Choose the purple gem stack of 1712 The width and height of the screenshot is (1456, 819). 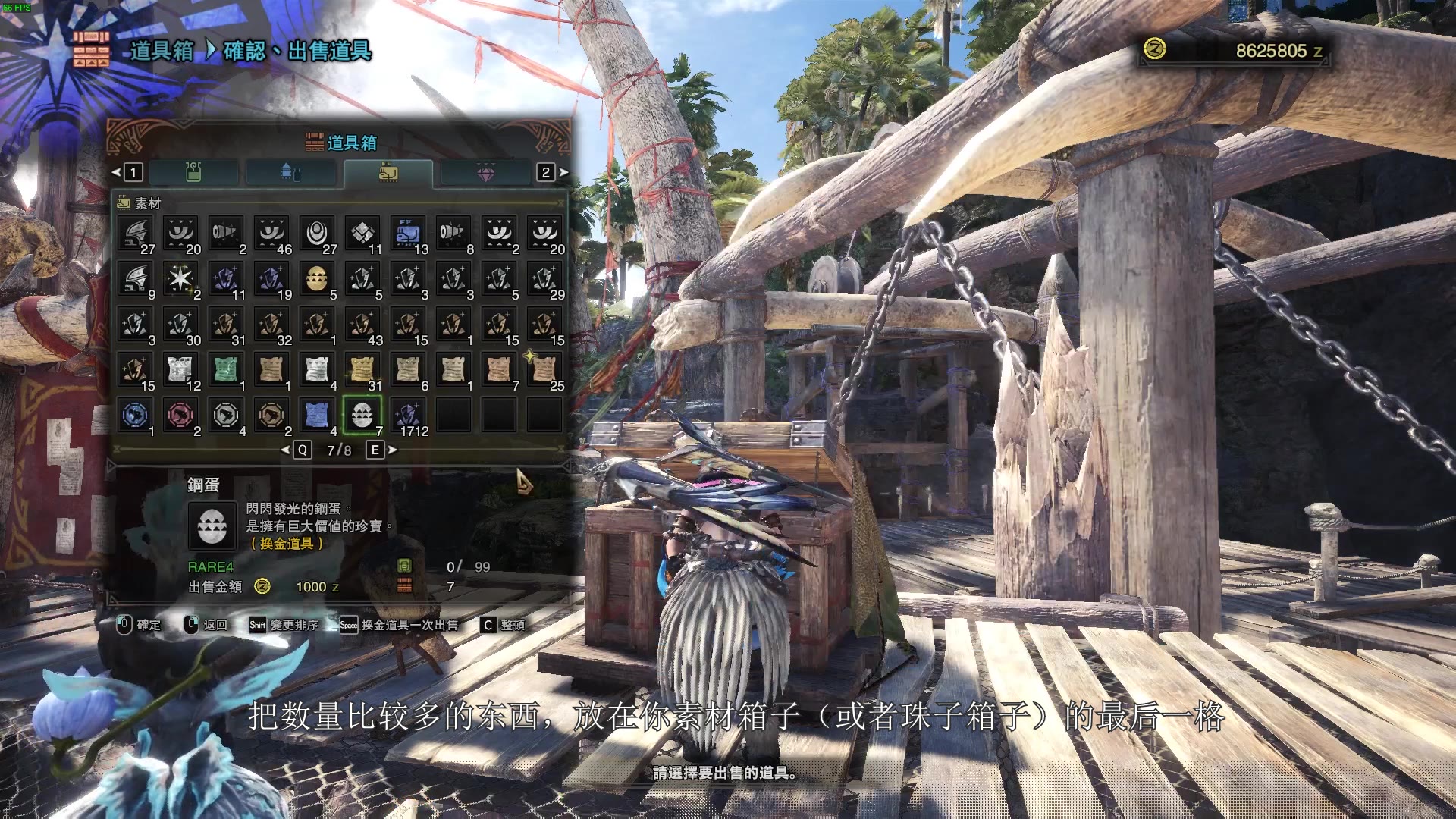tap(408, 415)
